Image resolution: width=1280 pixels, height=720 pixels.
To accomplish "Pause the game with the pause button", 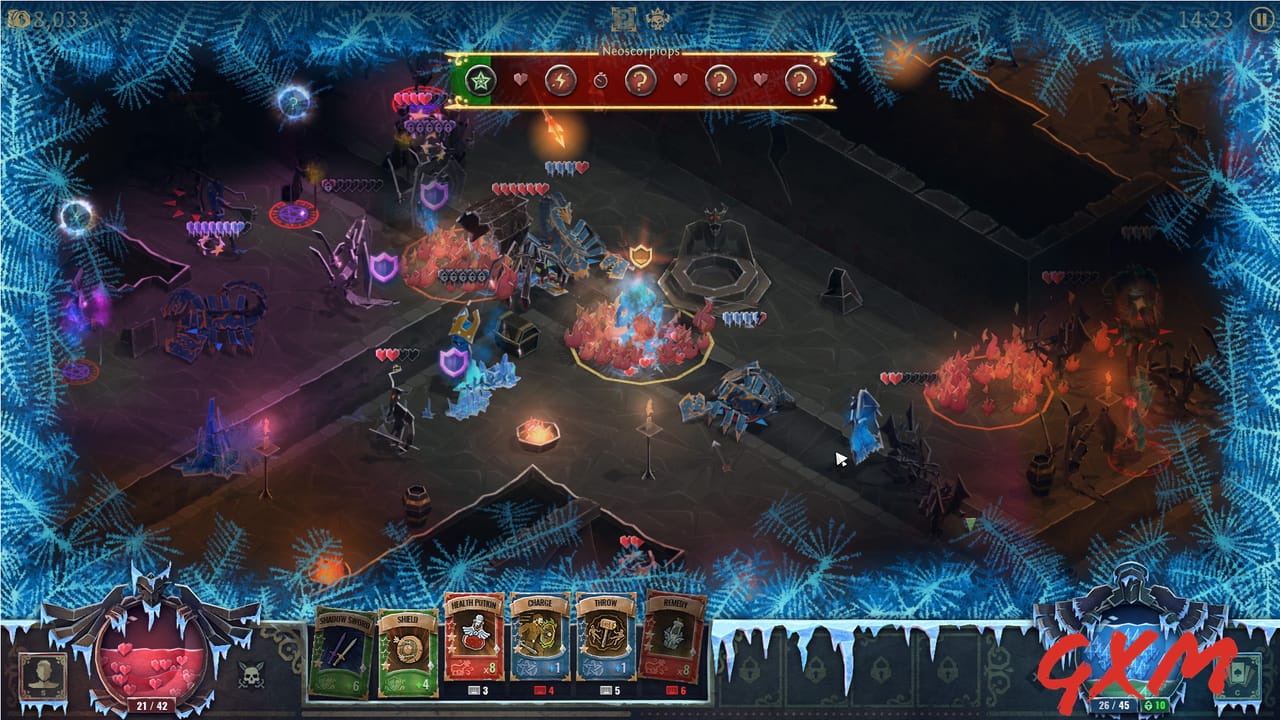I will [x=1259, y=19].
